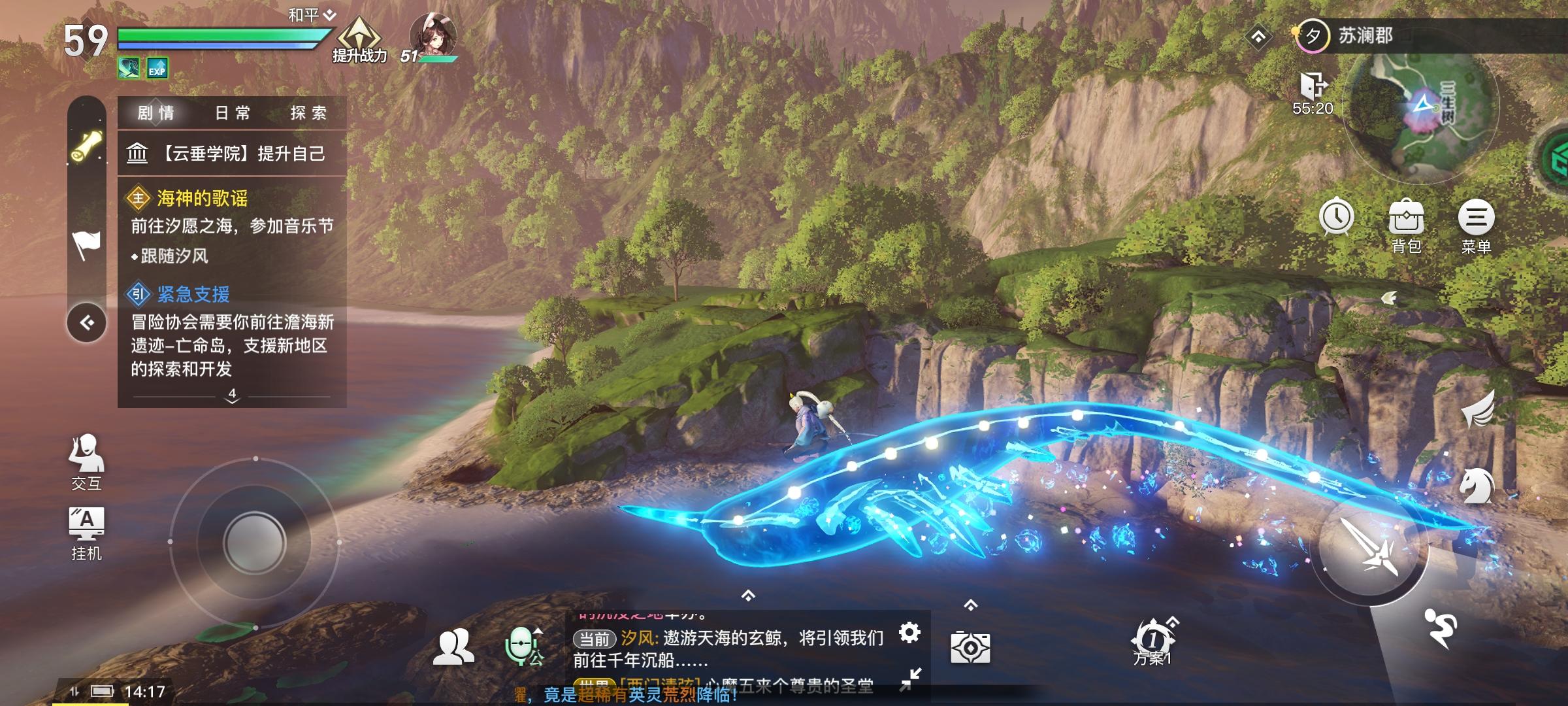Select the 探索 quest tab
This screenshot has height=706, width=1568.
[308, 113]
